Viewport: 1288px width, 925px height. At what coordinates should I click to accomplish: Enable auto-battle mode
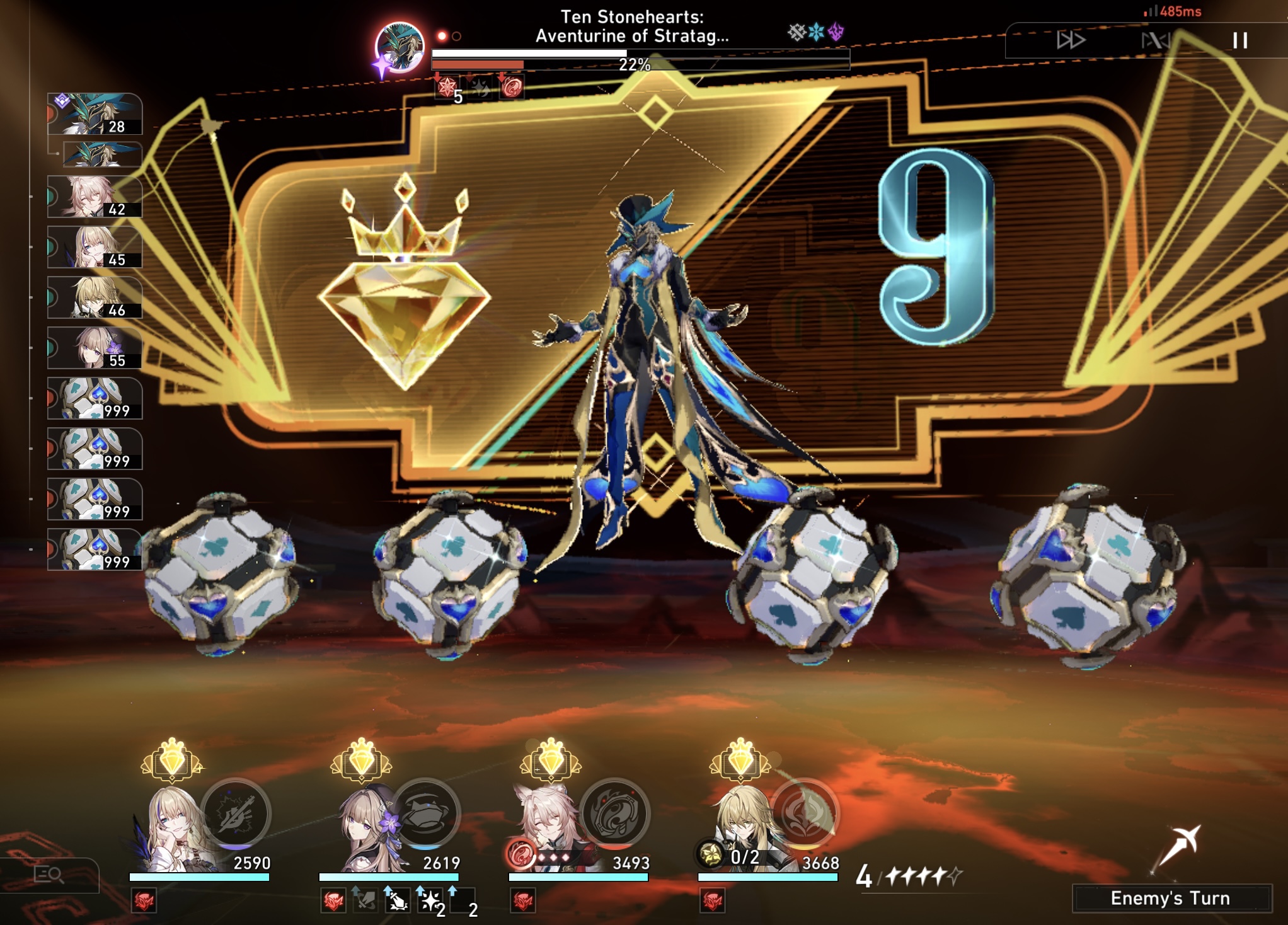1157,40
